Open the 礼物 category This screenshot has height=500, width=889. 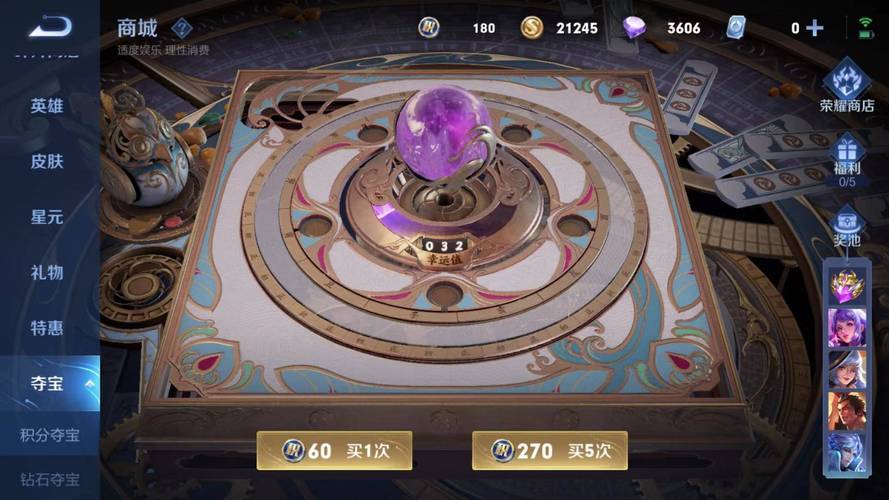(x=47, y=272)
